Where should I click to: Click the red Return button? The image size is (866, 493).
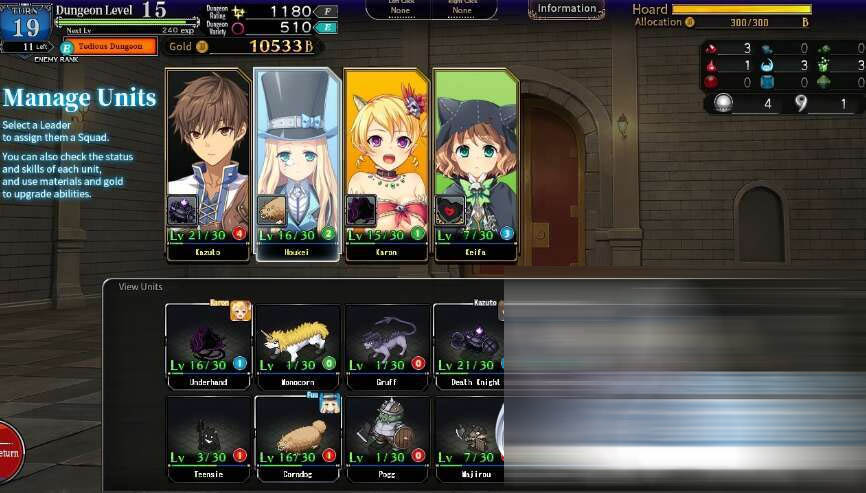pyautogui.click(x=8, y=451)
